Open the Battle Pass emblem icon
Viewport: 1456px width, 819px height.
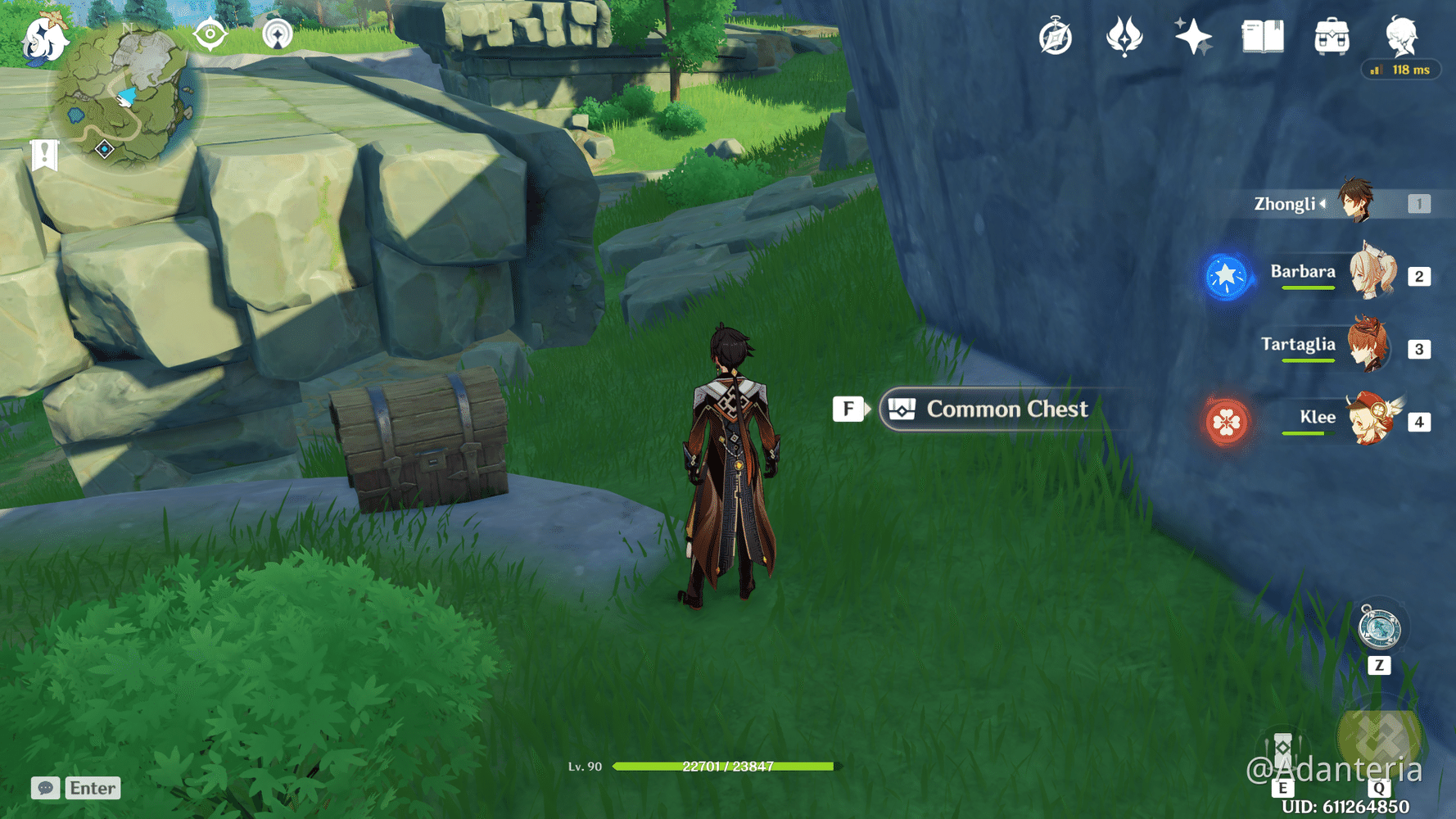pos(1124,36)
